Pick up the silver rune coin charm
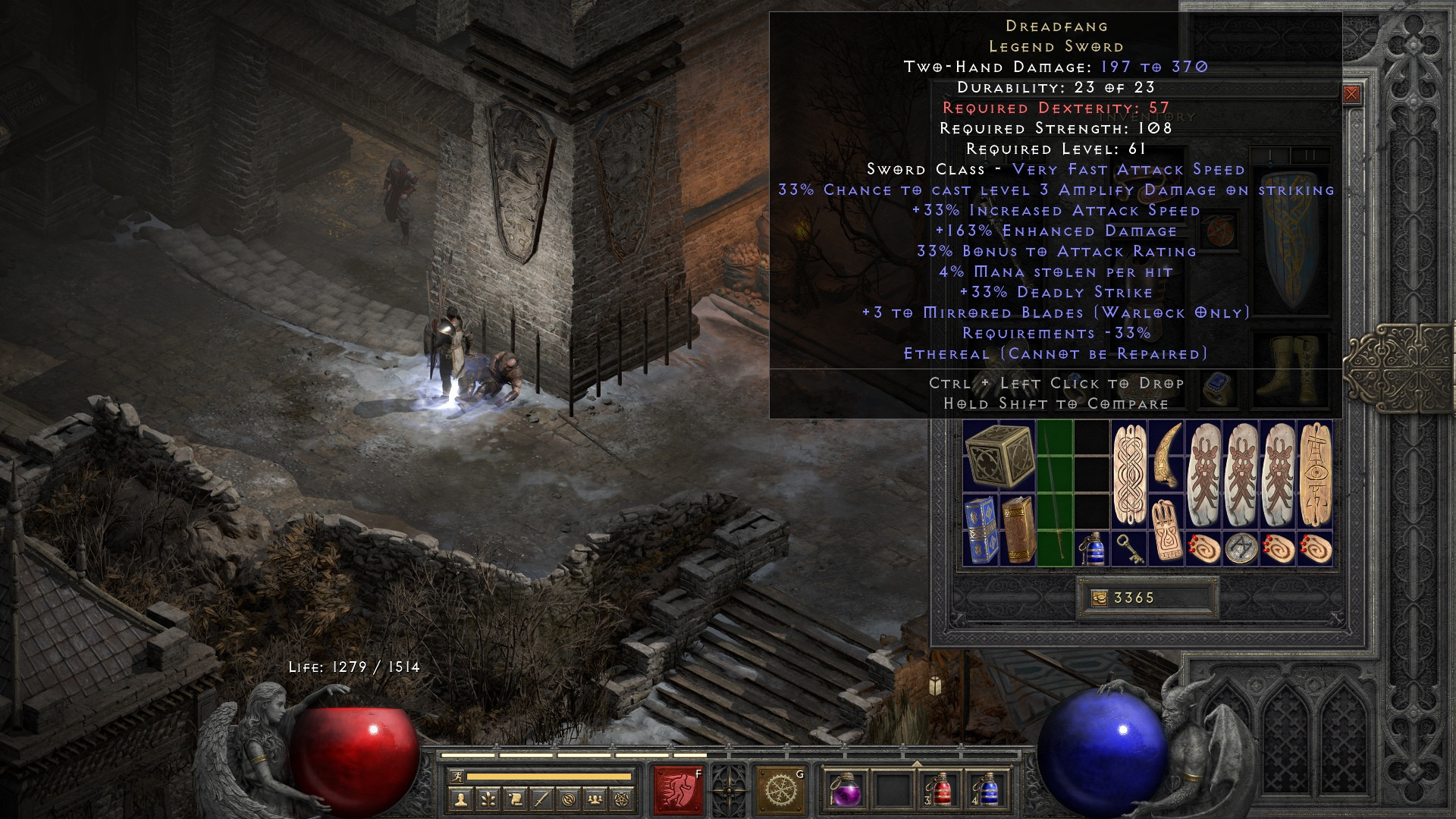Screen dimensions: 1456x819 click(x=1241, y=548)
